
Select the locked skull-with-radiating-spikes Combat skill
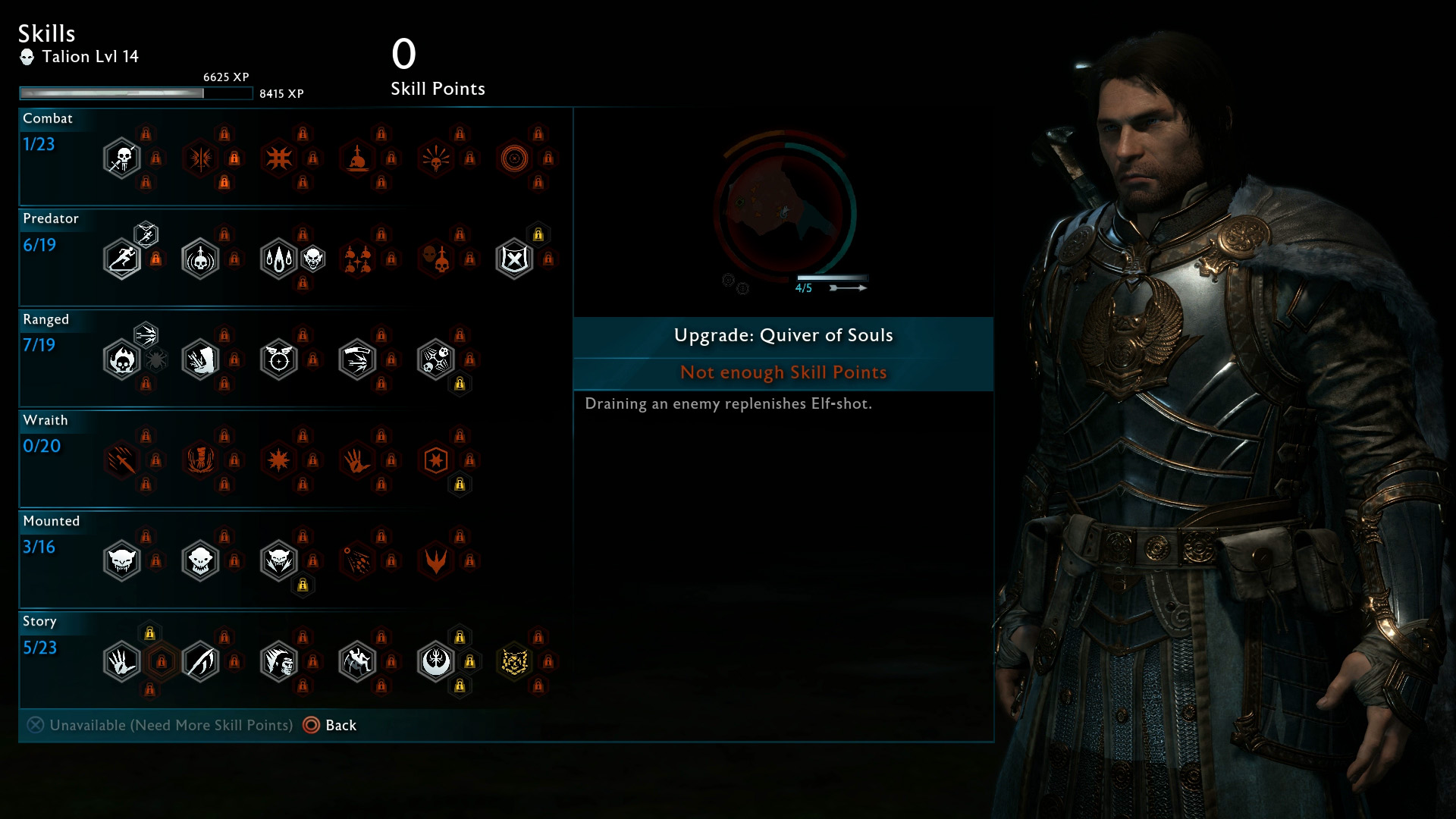pos(436,158)
